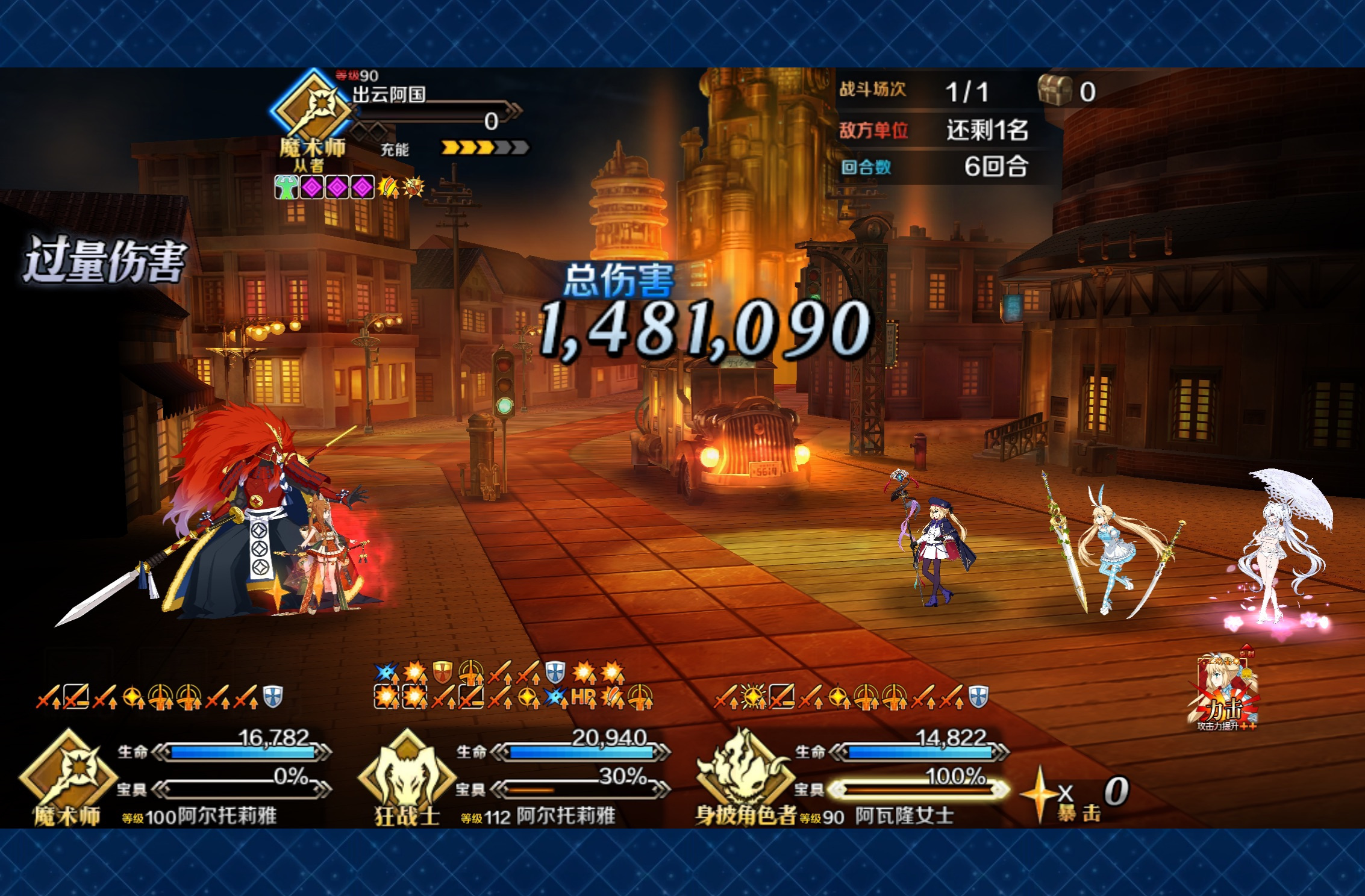Open the level 100 魔术师 阿尔托莉雅 panel

point(175,777)
